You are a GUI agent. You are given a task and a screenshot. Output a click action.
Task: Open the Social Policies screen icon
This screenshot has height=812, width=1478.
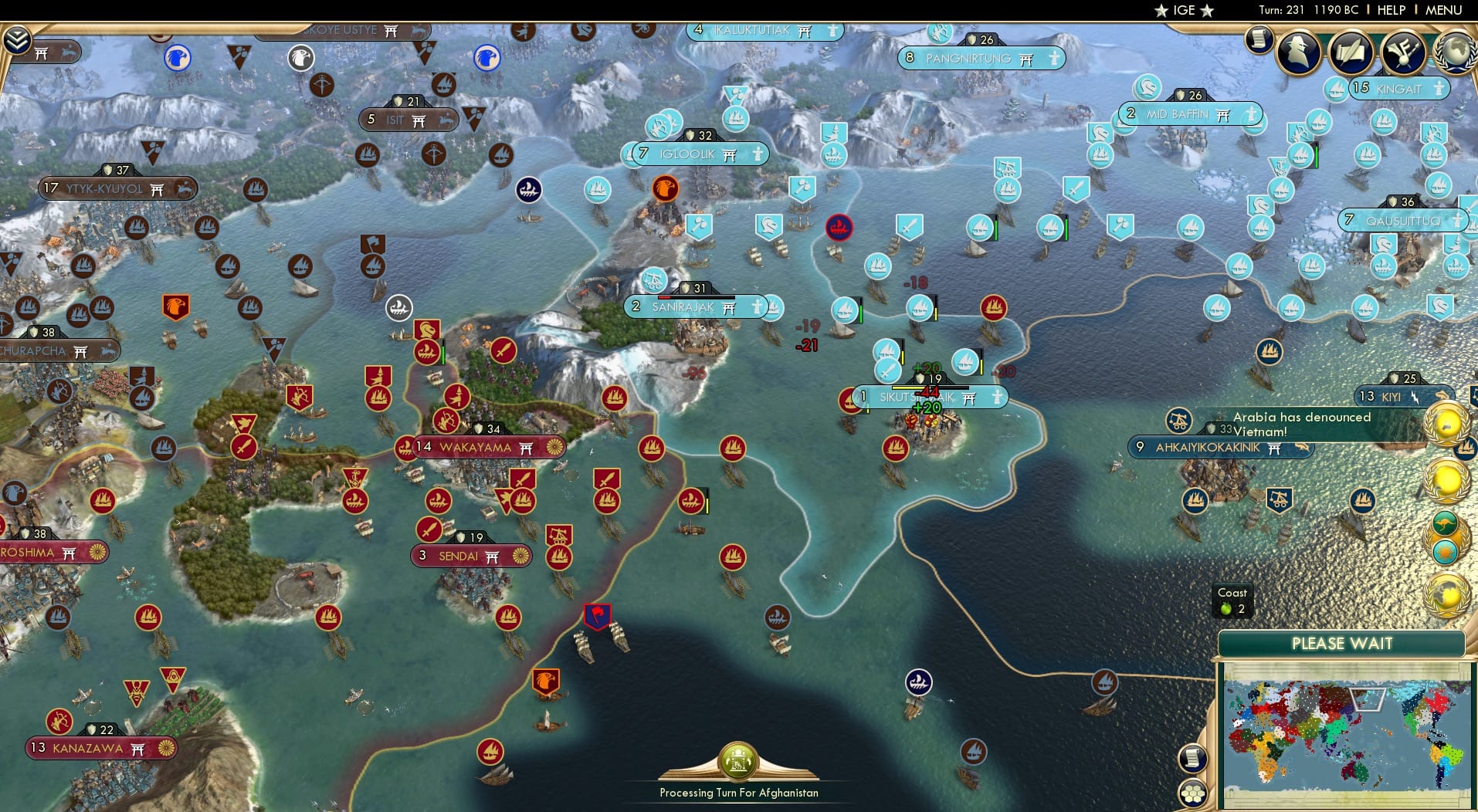tap(1402, 53)
